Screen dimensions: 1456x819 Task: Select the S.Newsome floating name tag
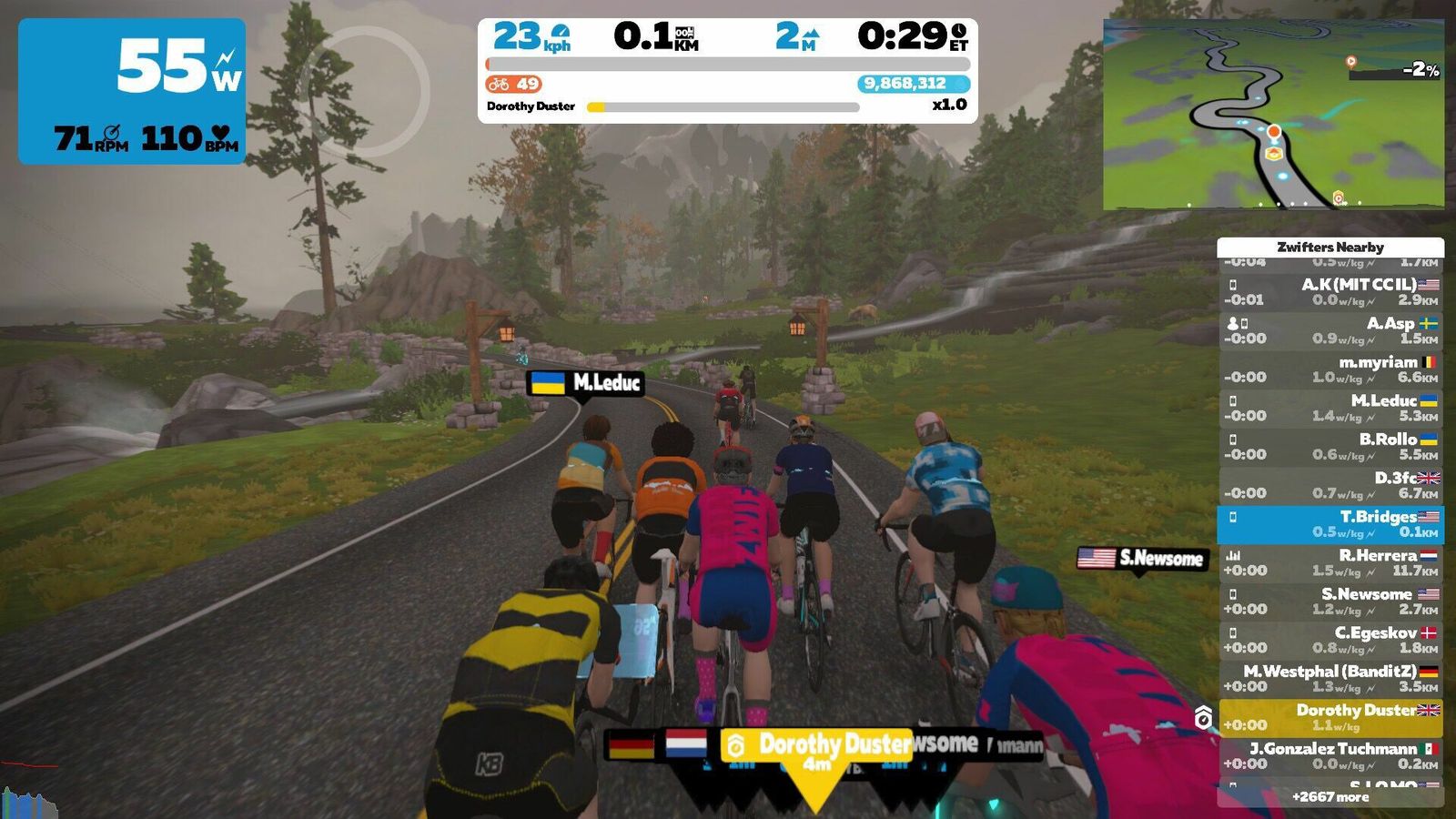(x=1143, y=559)
